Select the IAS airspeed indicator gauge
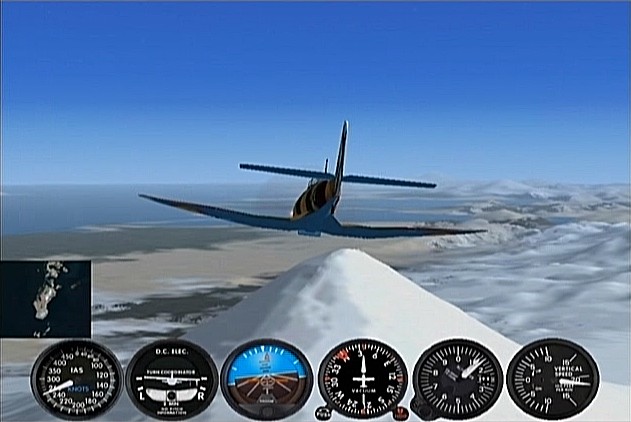Screen dimensions: 631x422 [x=76, y=380]
